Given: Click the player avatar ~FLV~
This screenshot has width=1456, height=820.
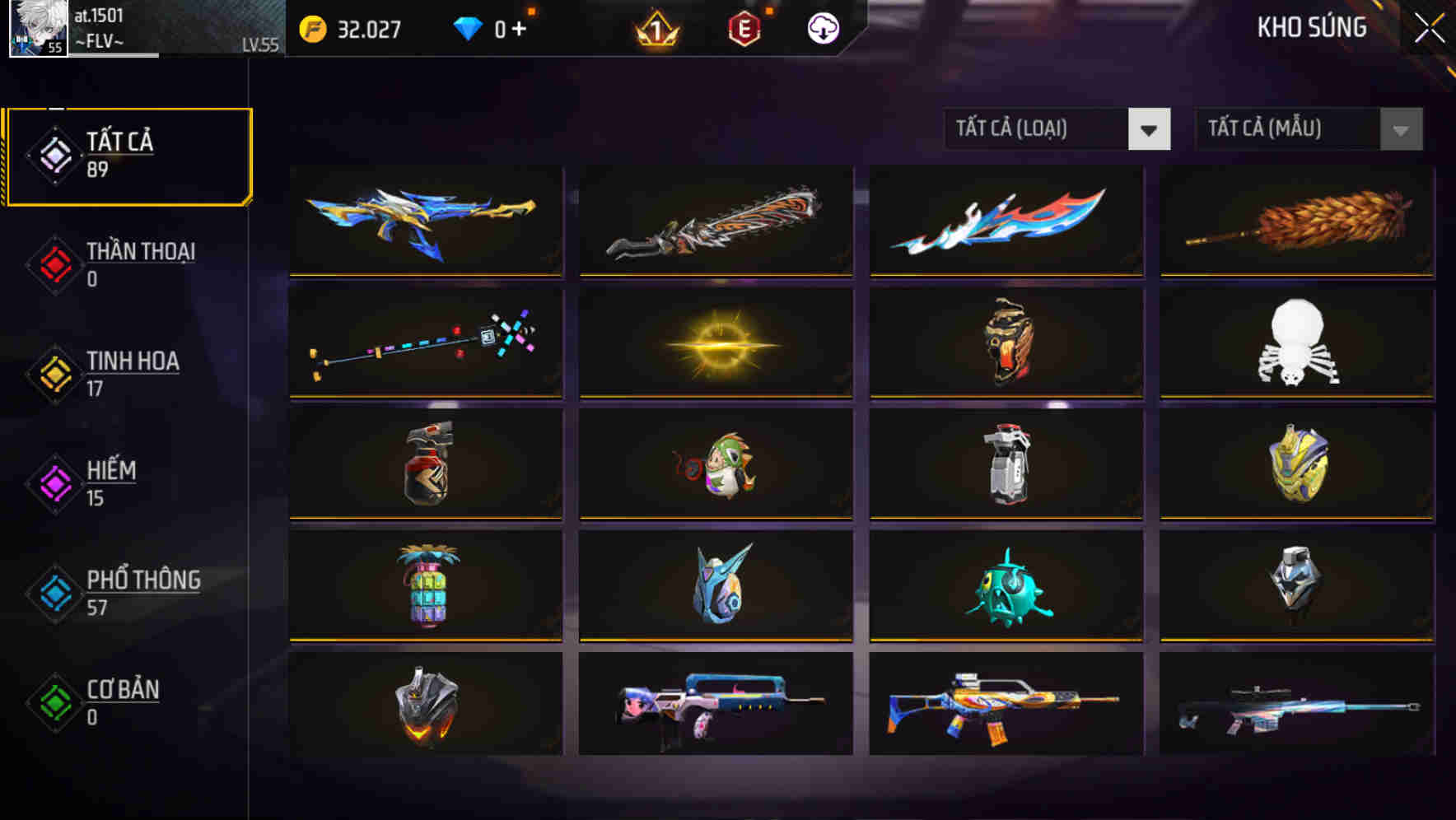Looking at the screenshot, I should click(37, 29).
